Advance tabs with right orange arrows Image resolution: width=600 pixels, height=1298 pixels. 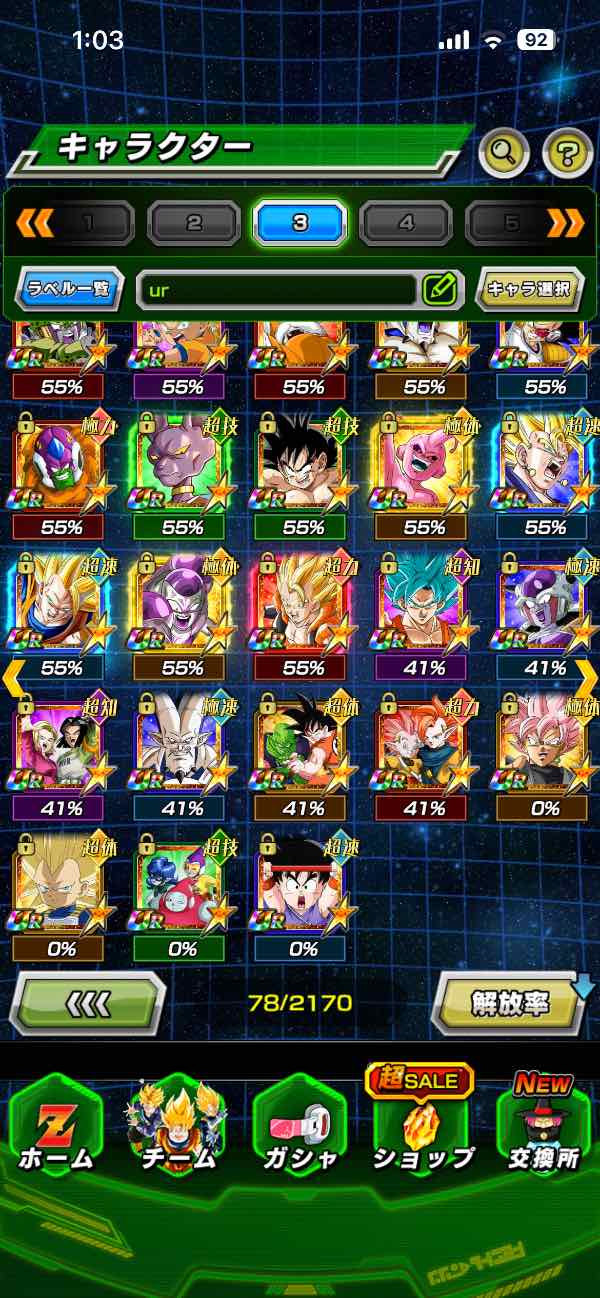click(x=565, y=223)
